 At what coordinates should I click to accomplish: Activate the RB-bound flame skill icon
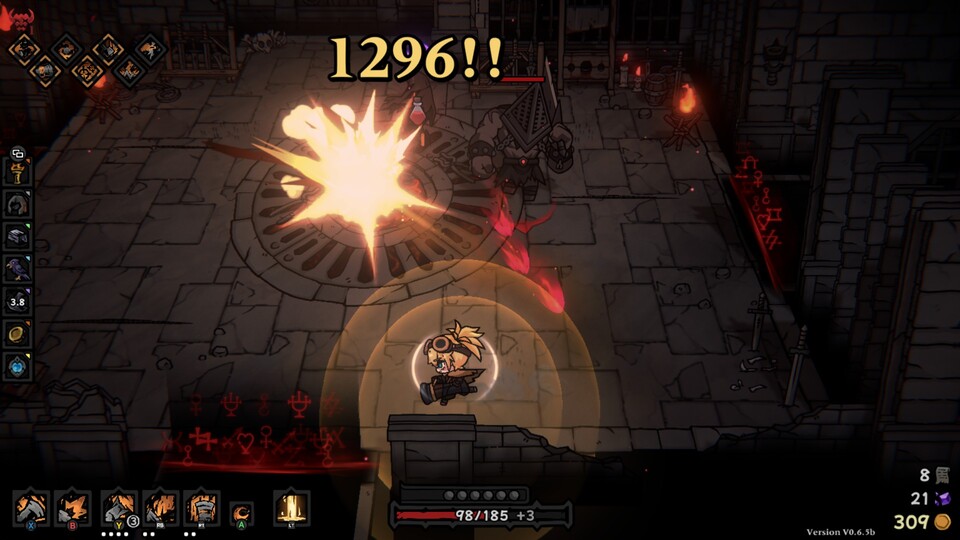coord(160,508)
